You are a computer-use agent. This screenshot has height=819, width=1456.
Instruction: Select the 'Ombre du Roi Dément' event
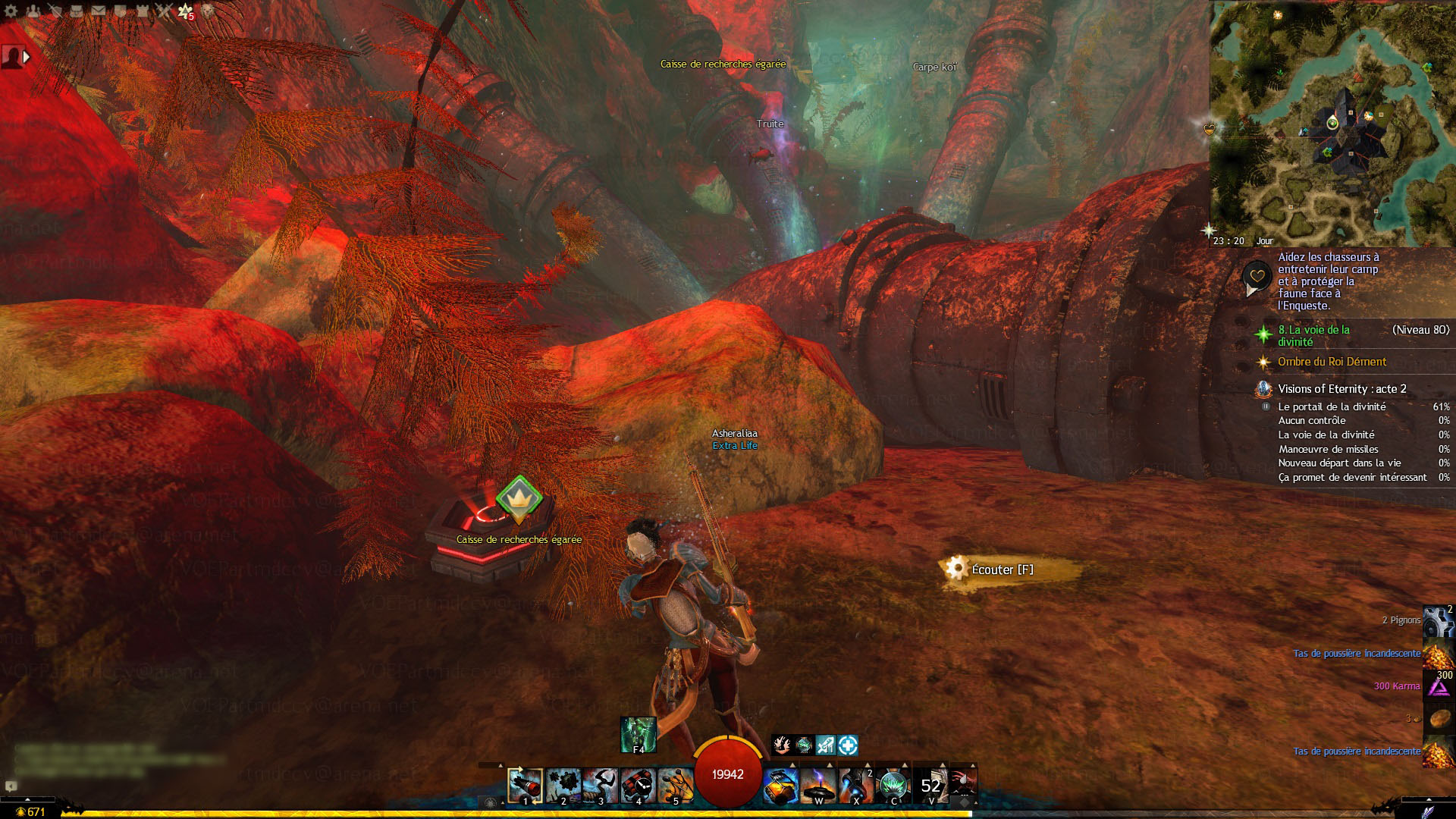[x=1332, y=362]
